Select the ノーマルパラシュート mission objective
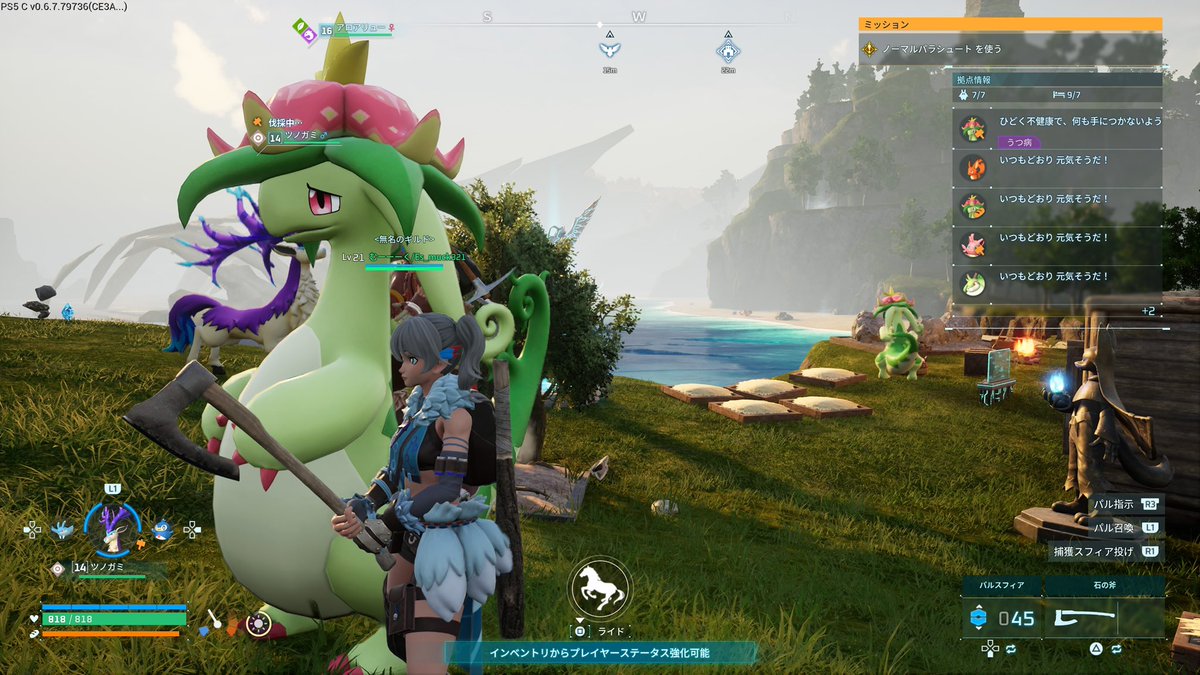The height and width of the screenshot is (675, 1200). point(1010,48)
